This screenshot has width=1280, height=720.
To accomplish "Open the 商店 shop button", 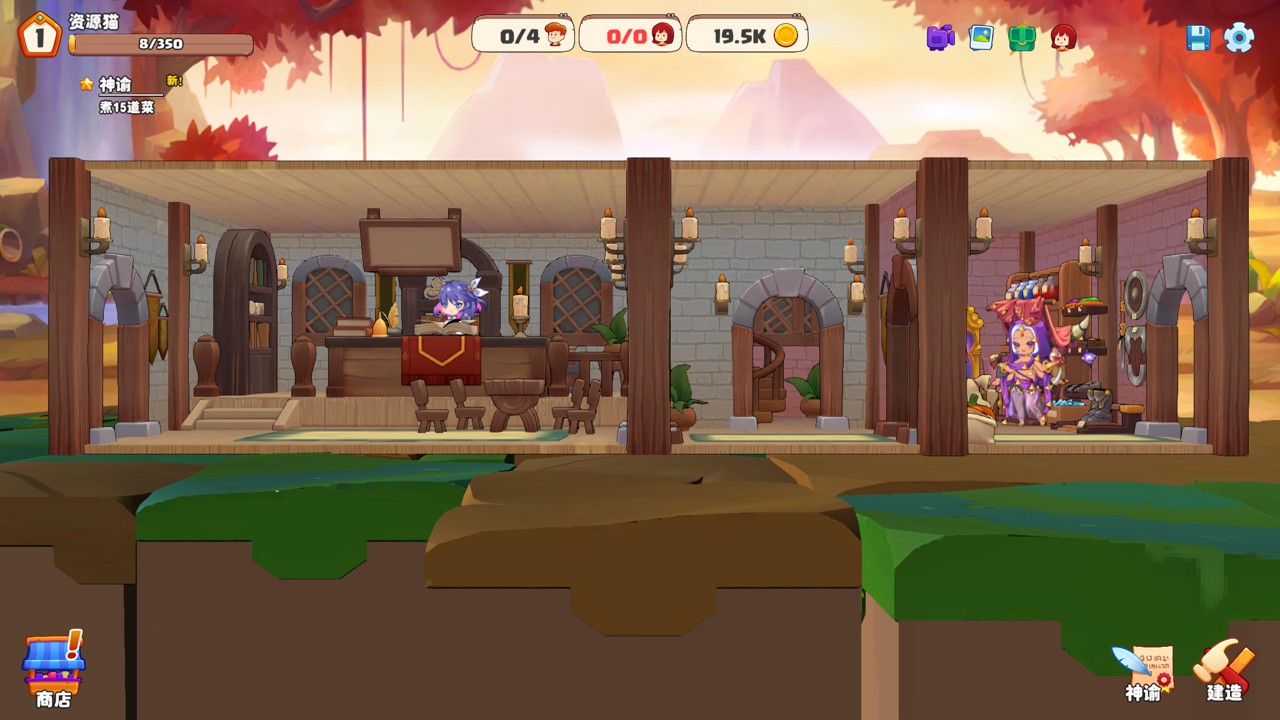I will pos(54,668).
